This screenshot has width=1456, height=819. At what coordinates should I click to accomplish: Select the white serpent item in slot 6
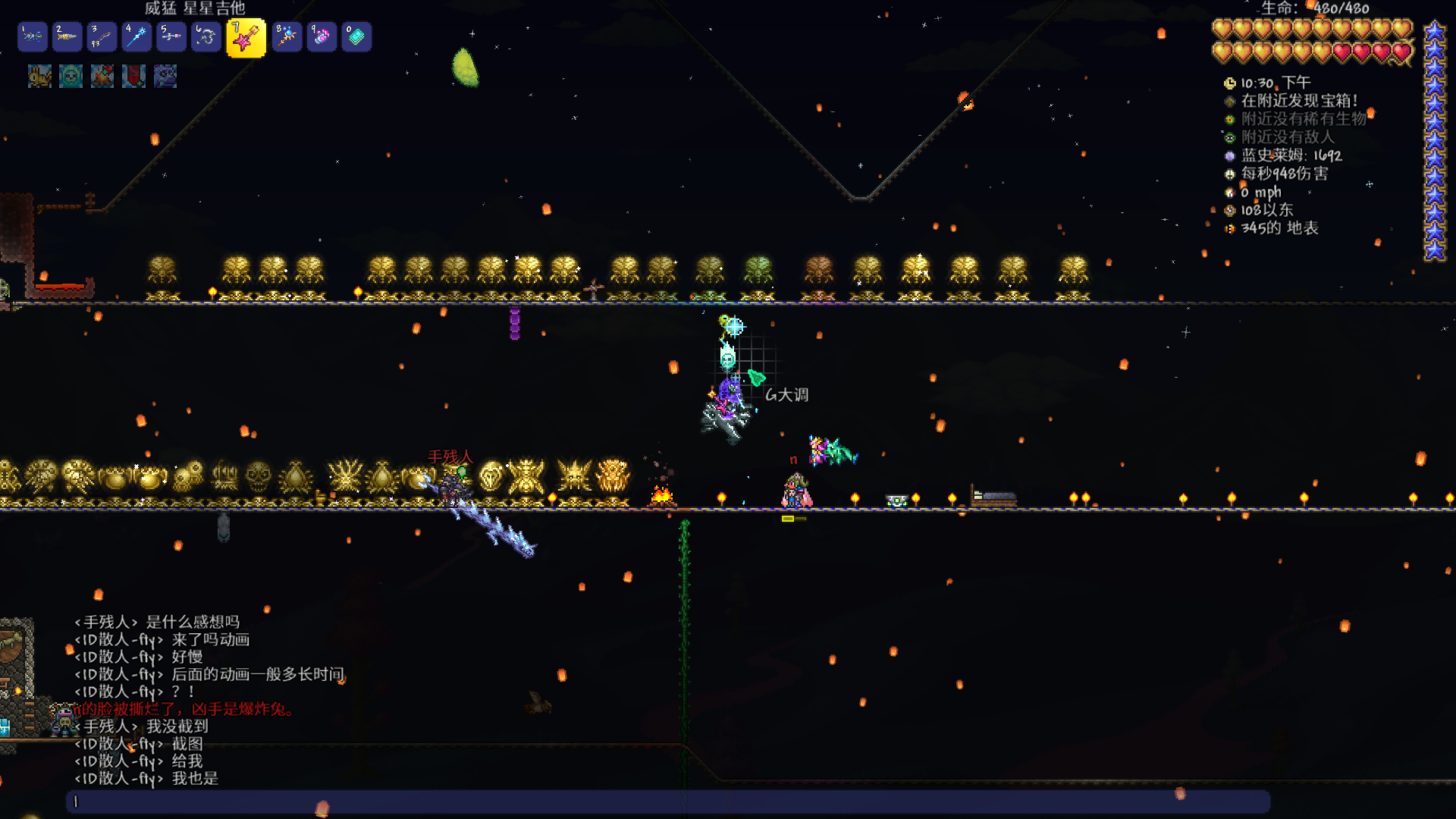(206, 36)
